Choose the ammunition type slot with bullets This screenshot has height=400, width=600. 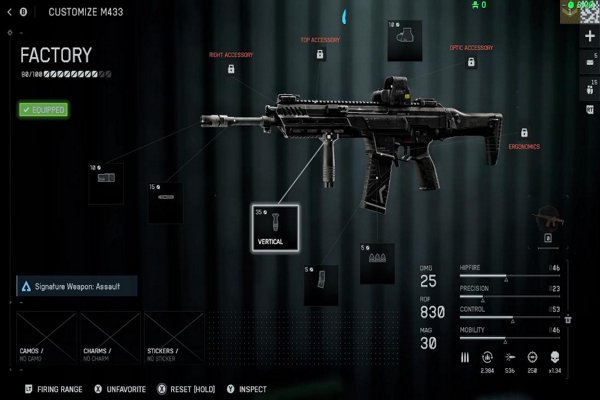click(377, 262)
